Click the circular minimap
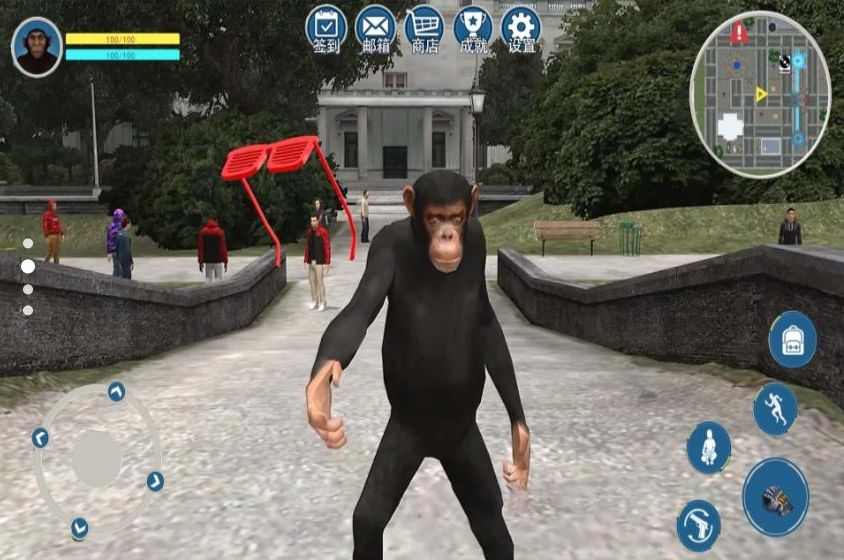 (x=760, y=93)
